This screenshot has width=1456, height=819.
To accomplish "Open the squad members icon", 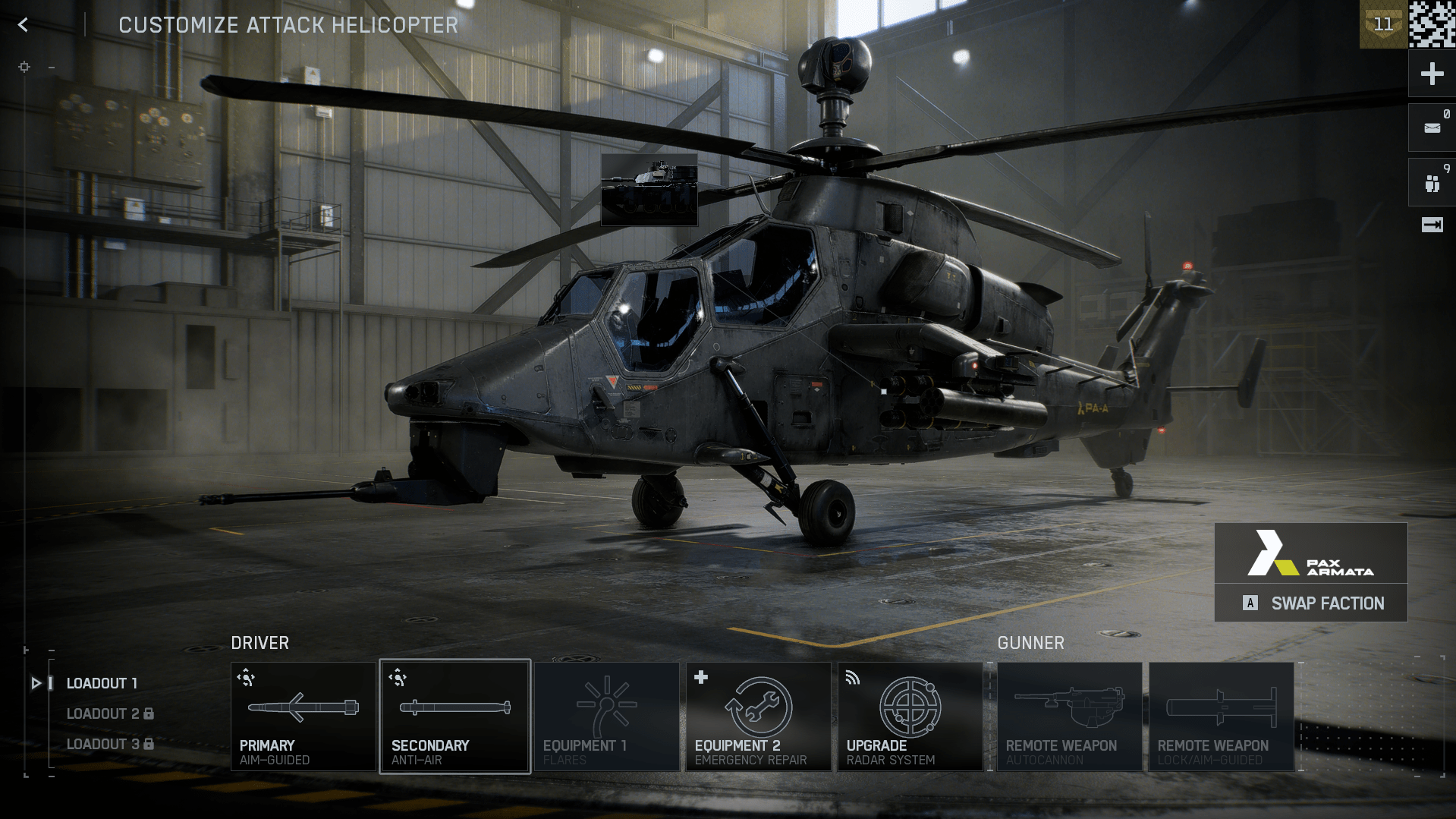I will [x=1432, y=183].
